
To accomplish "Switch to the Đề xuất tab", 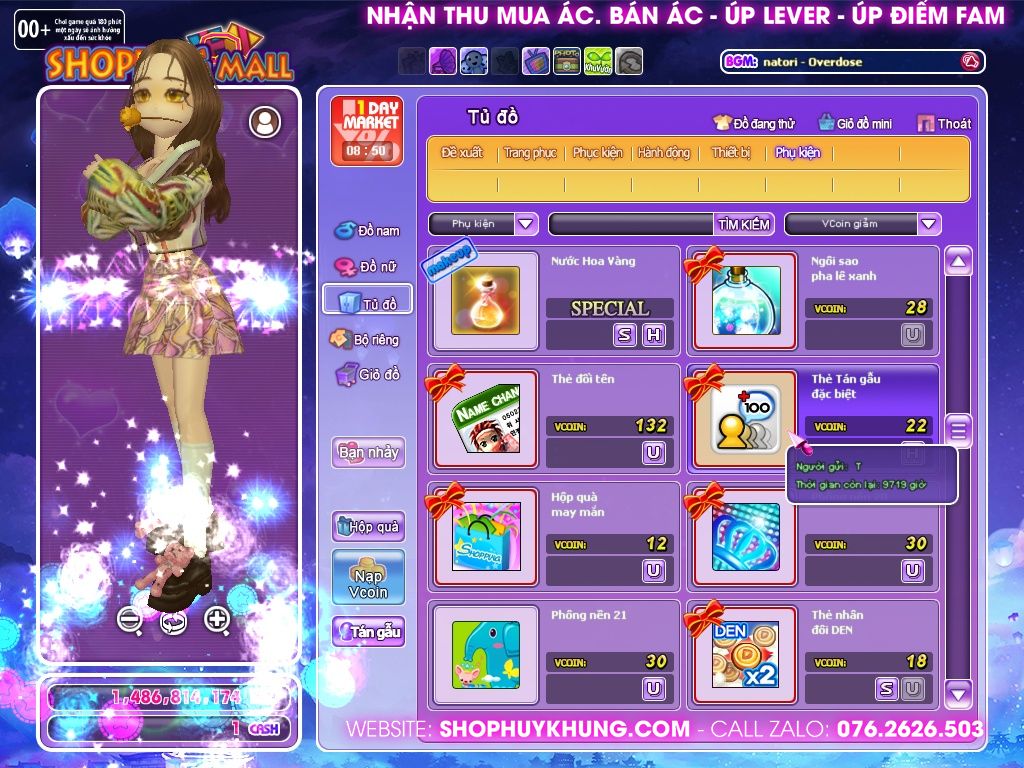I will pos(462,153).
